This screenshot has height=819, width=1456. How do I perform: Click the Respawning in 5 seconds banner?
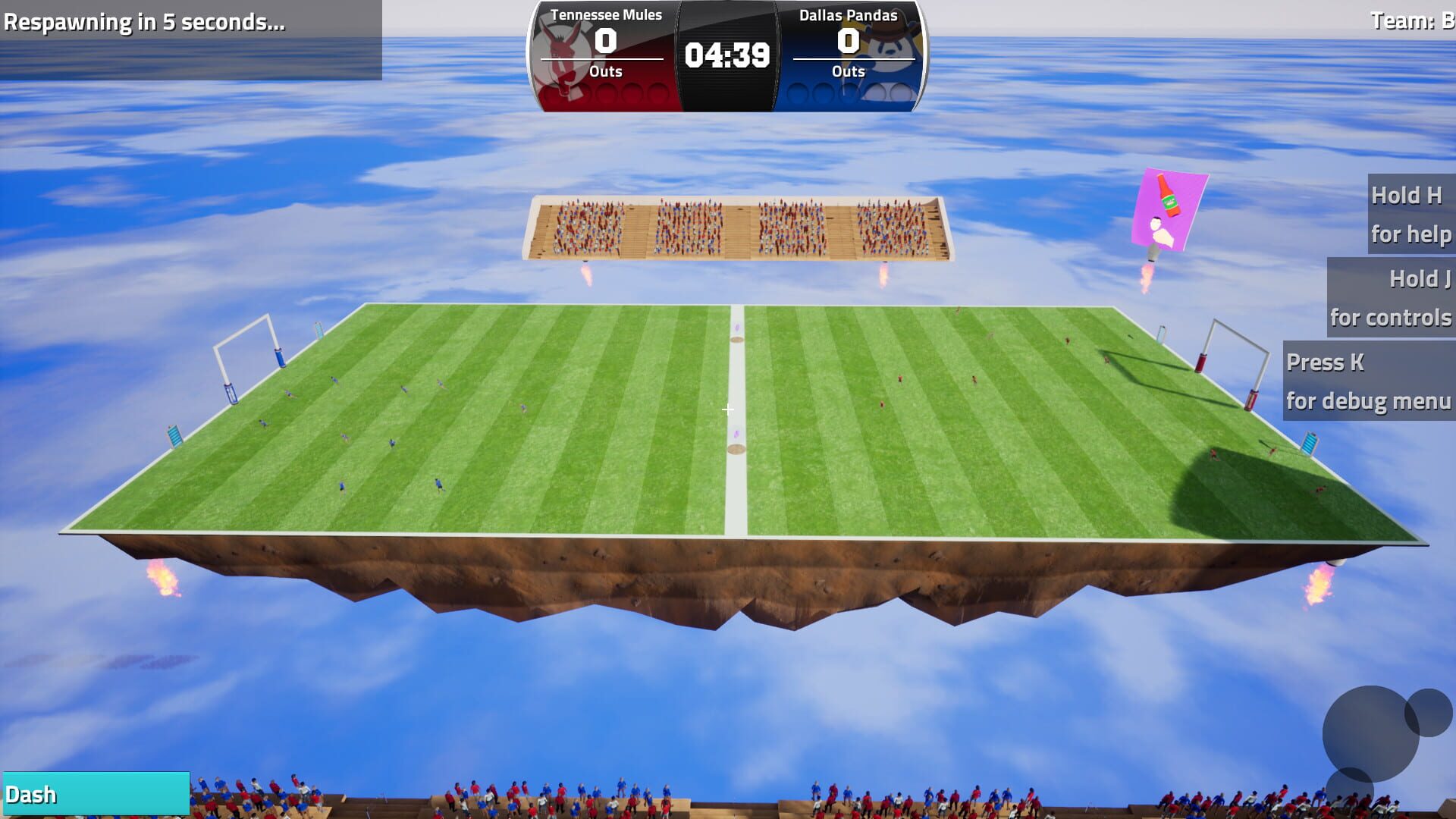pos(144,23)
